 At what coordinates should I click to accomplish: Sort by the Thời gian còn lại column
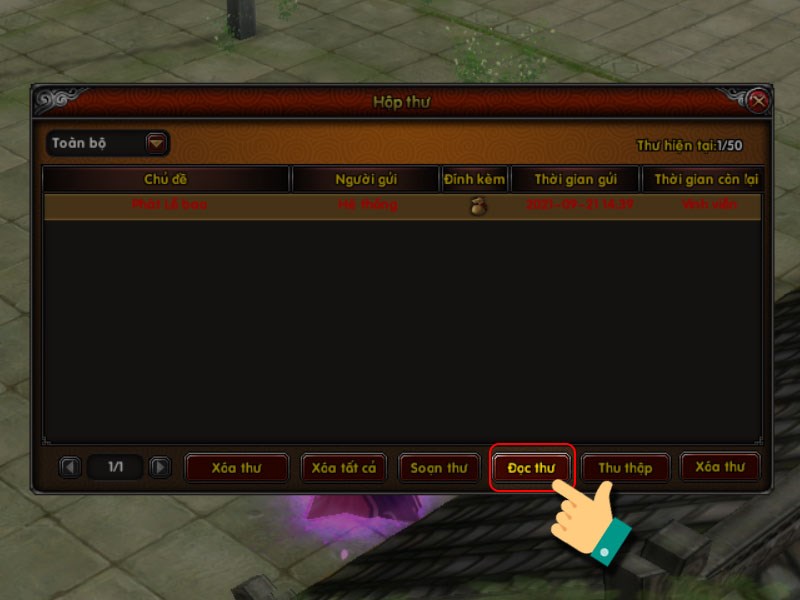coord(702,179)
